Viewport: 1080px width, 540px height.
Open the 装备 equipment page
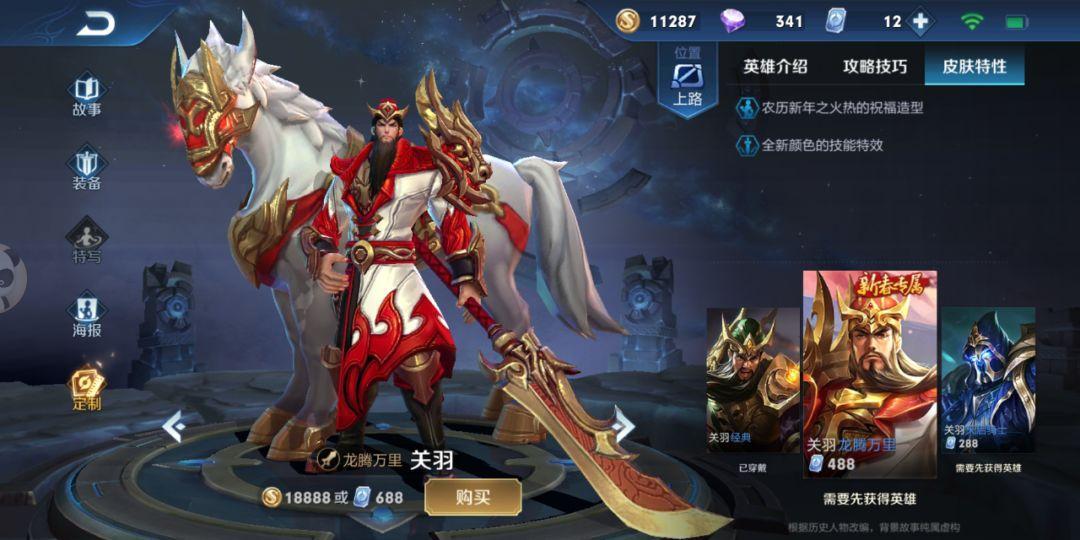pyautogui.click(x=87, y=167)
